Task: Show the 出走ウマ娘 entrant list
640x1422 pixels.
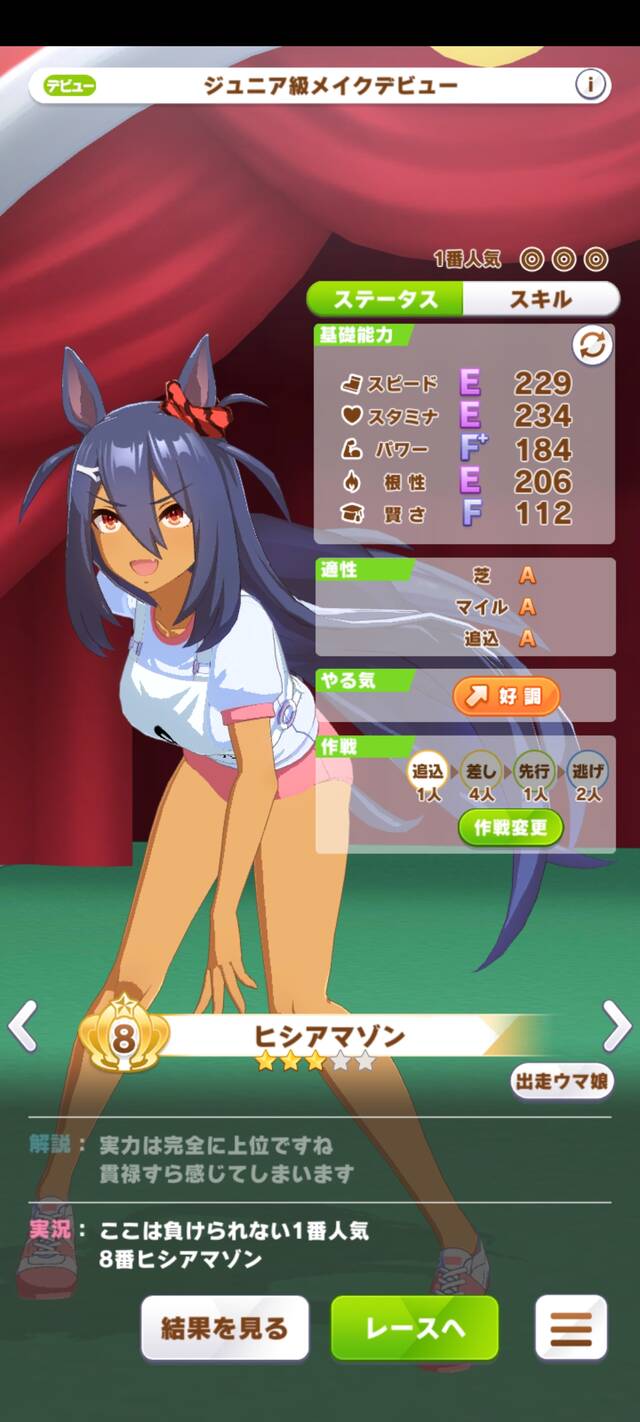Action: pos(561,1081)
